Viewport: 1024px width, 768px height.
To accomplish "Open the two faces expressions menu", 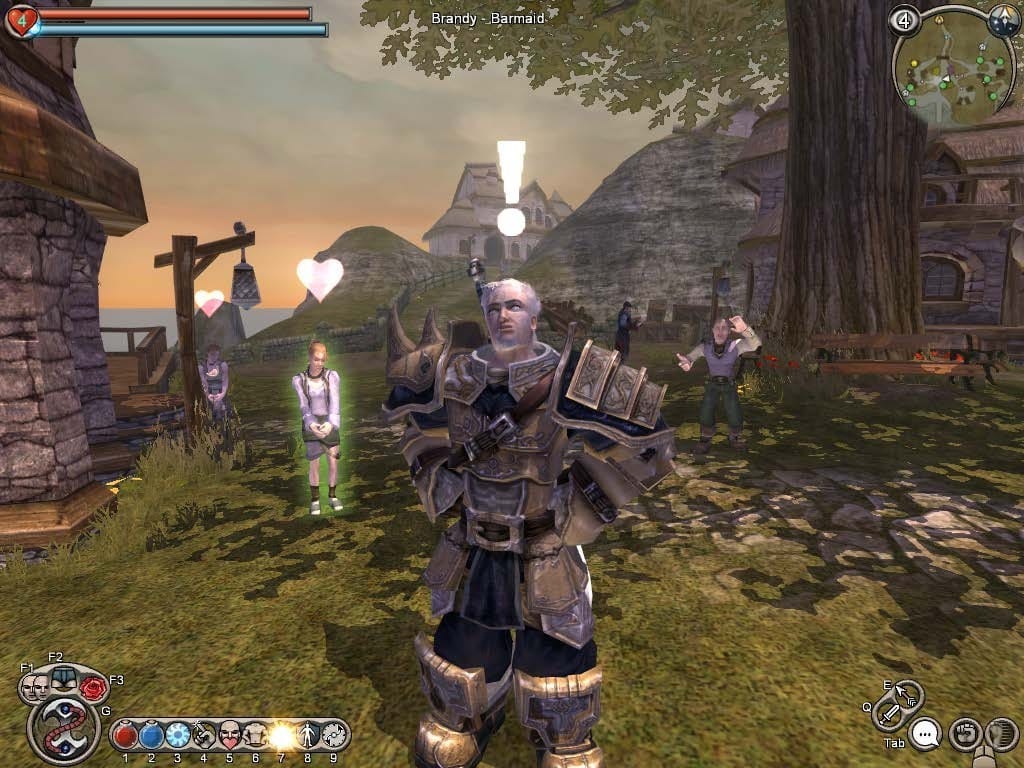I will point(35,686).
